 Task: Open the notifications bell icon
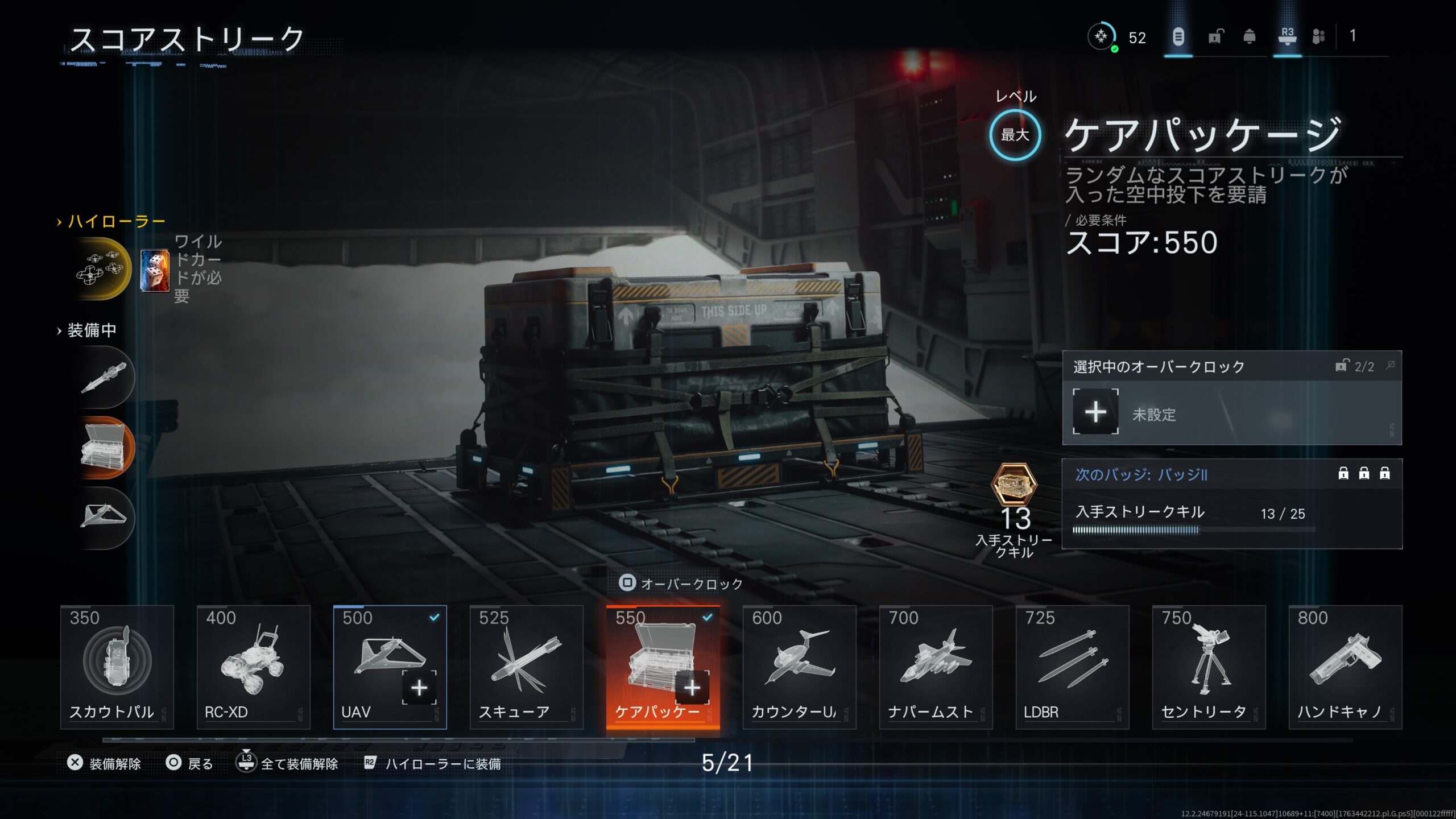pyautogui.click(x=1250, y=37)
